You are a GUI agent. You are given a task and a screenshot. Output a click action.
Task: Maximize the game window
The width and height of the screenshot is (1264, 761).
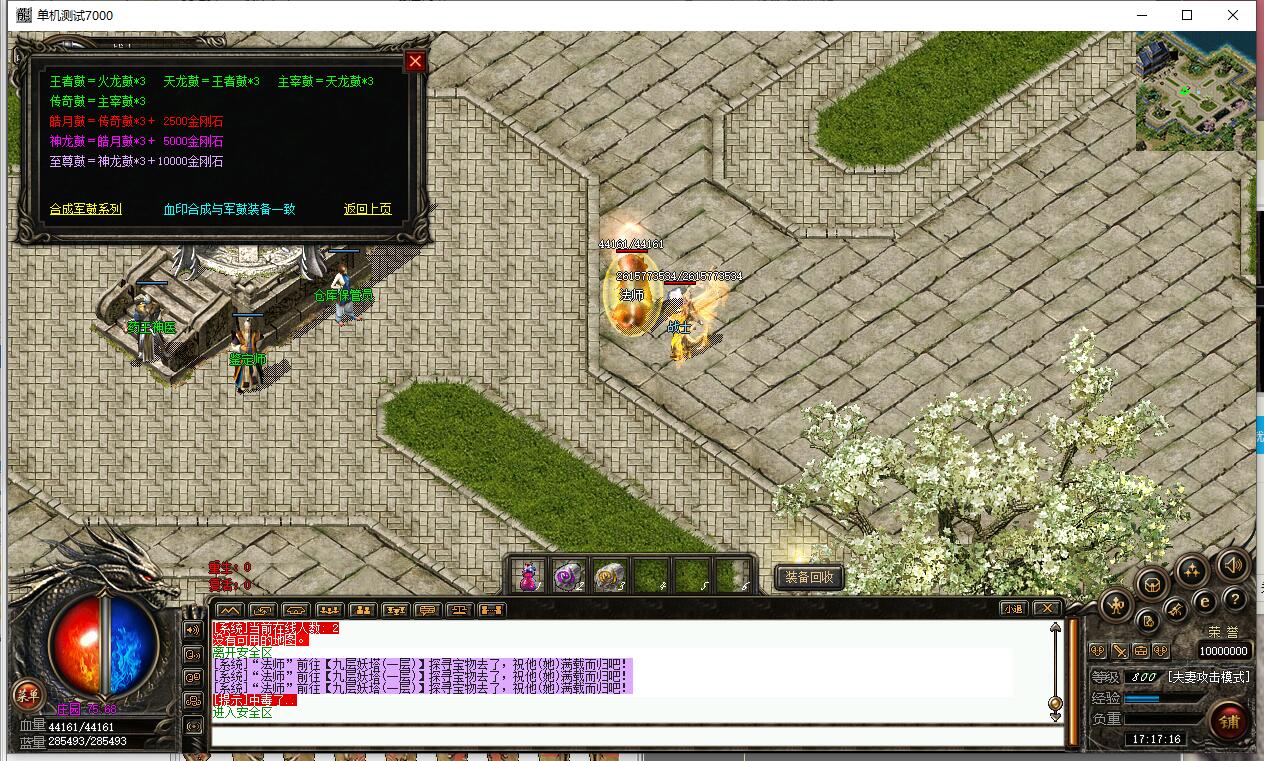tap(1187, 15)
